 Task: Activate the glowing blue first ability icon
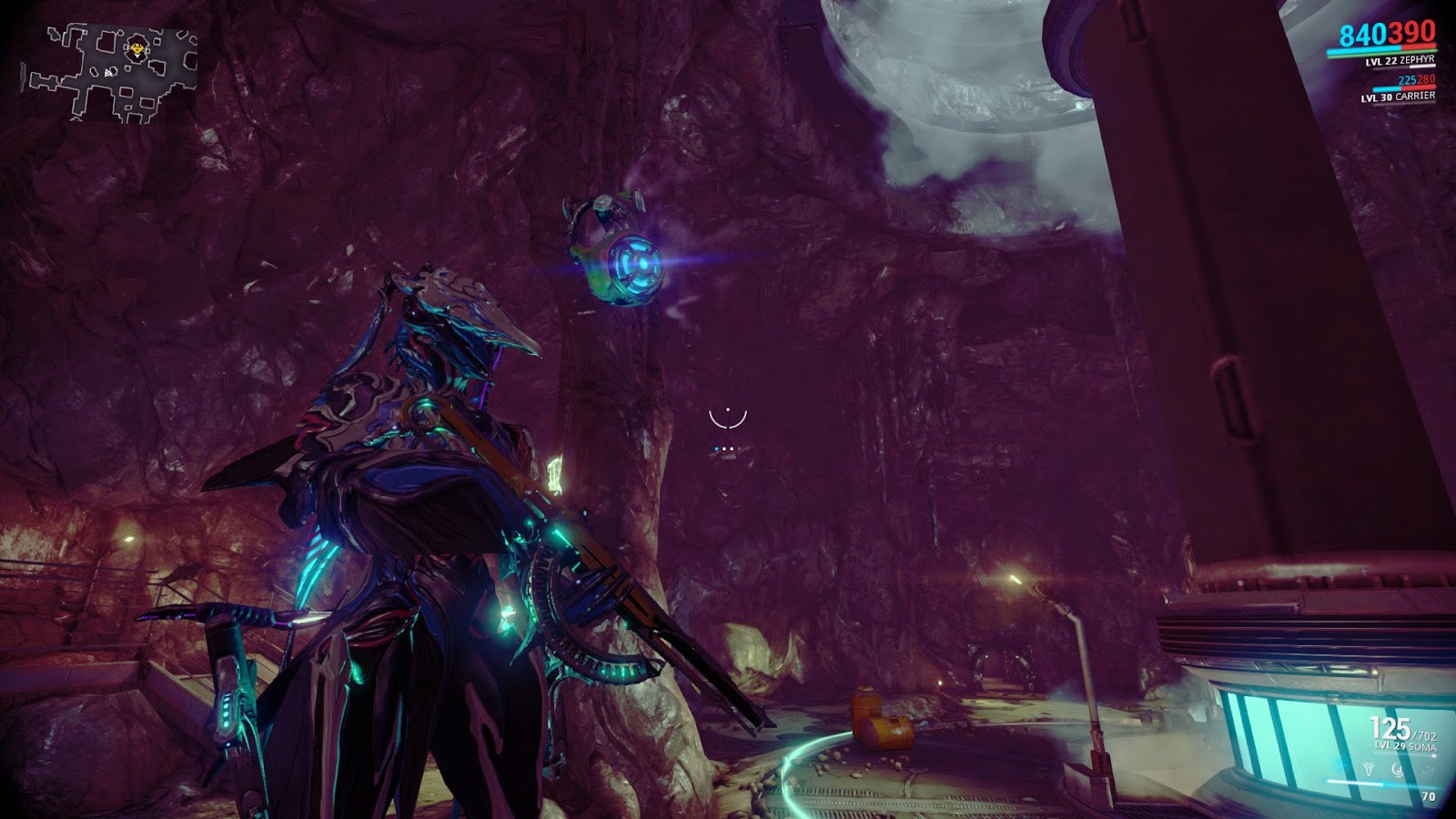(x=1339, y=768)
